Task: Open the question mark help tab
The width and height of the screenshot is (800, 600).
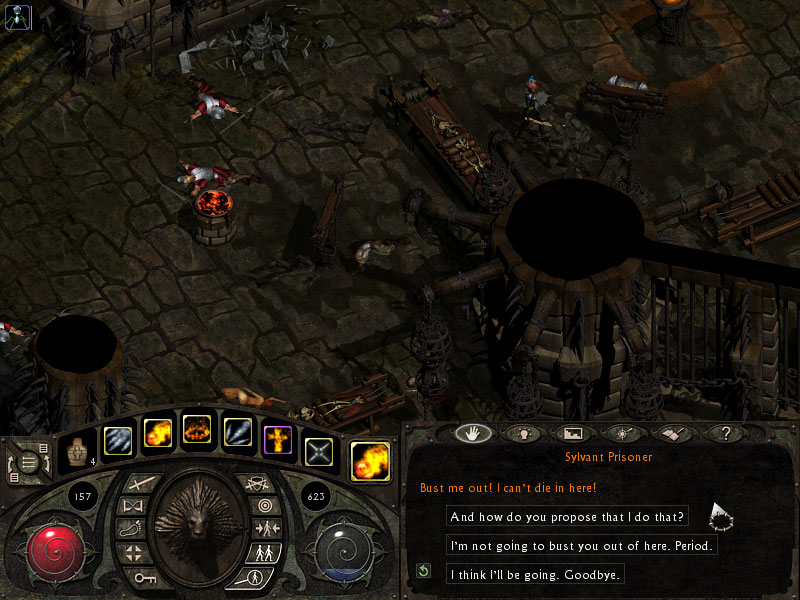Action: (722, 434)
